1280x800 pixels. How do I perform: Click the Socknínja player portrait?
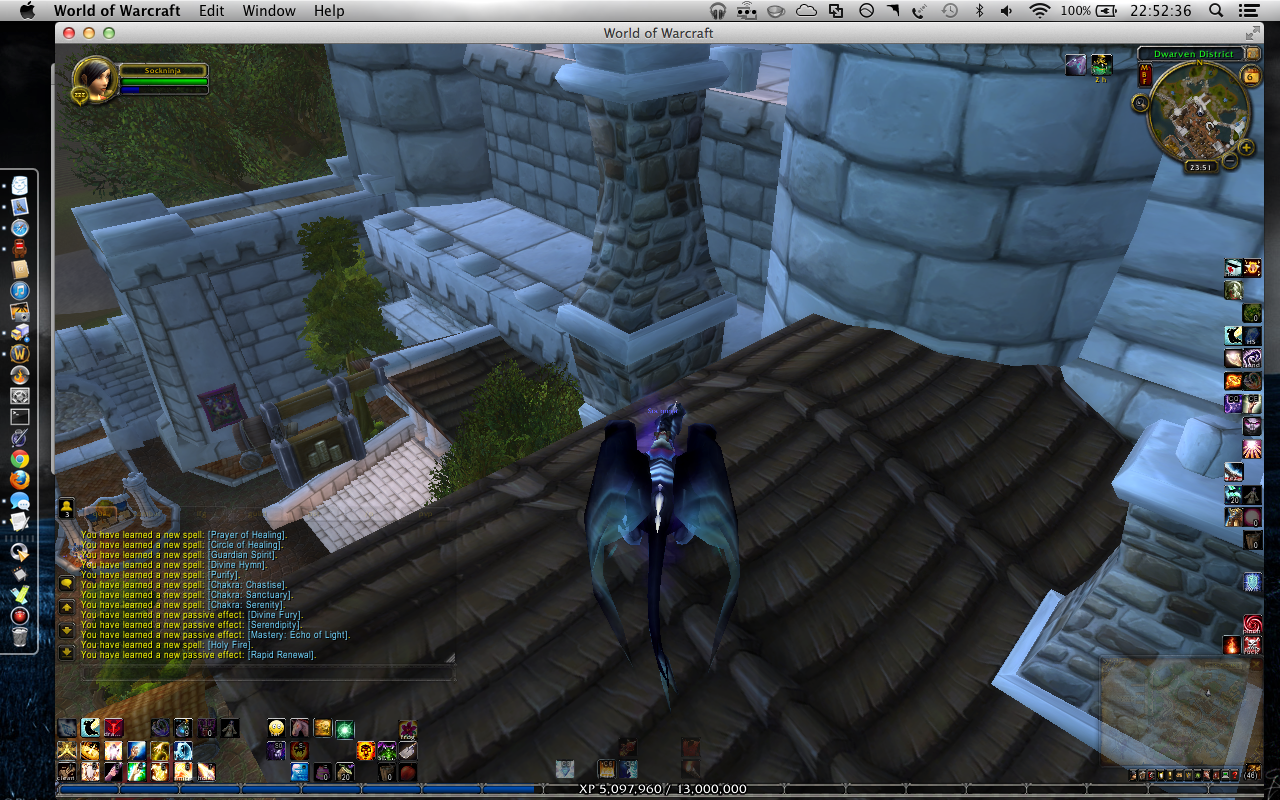[x=93, y=77]
